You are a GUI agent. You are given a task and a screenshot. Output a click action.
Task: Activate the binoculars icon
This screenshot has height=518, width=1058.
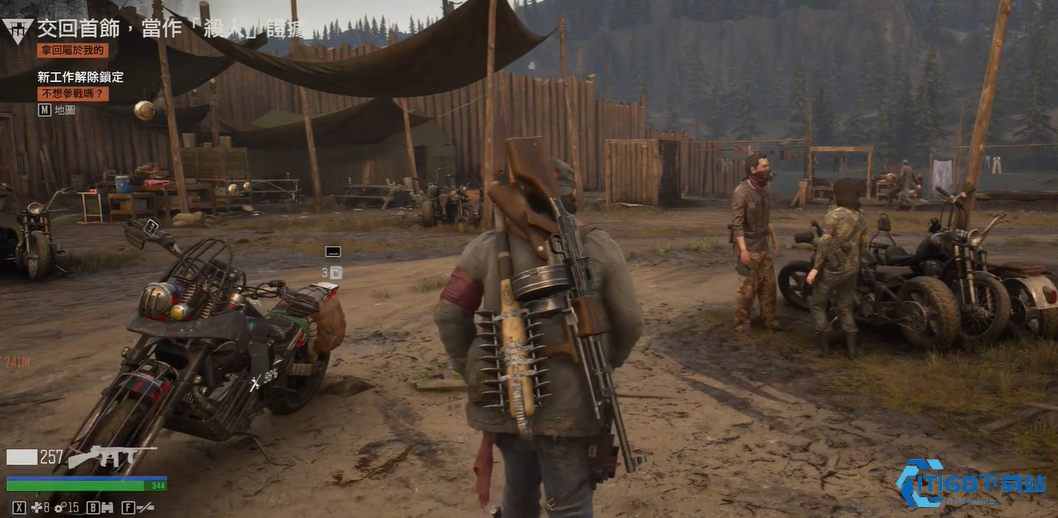point(106,507)
